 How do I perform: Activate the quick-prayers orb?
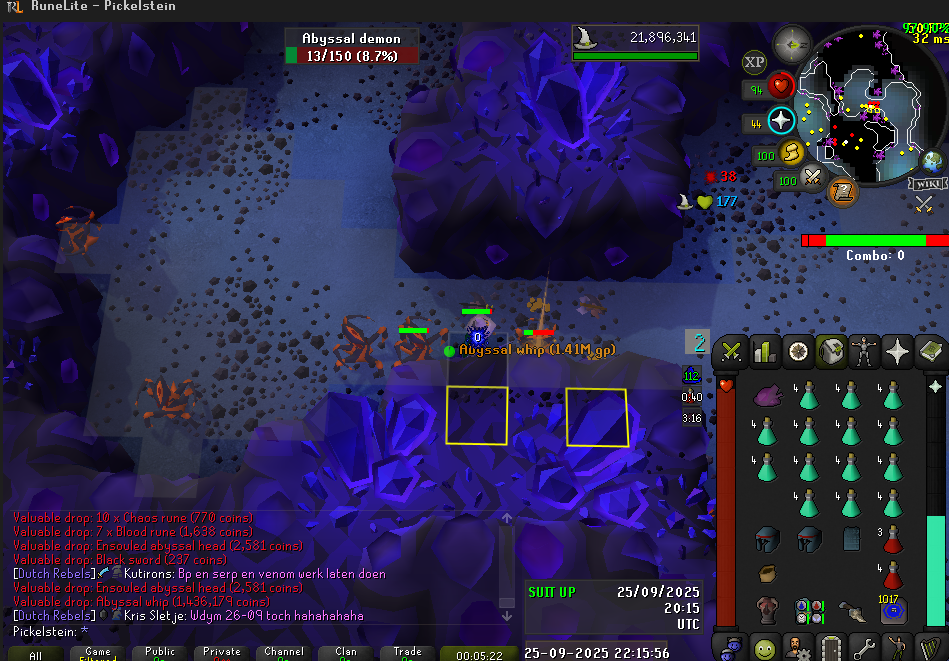781,122
